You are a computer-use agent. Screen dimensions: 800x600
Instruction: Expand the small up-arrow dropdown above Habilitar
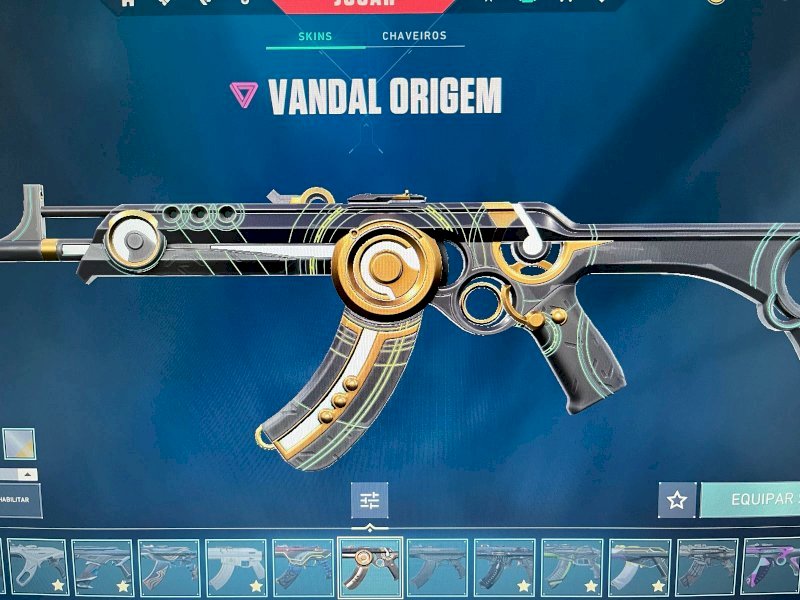coord(27,474)
